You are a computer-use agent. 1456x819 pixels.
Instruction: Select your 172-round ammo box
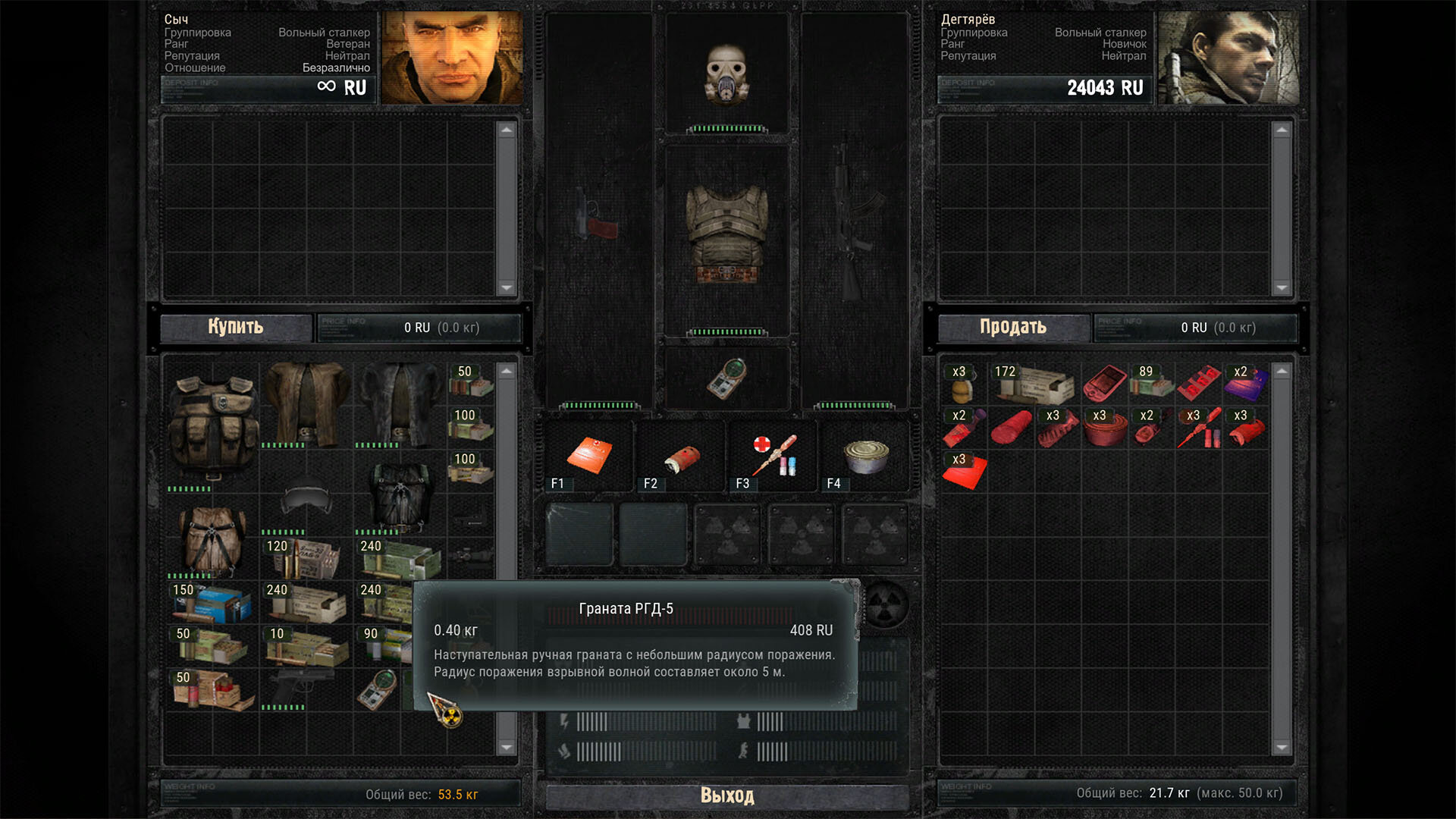click(1034, 384)
